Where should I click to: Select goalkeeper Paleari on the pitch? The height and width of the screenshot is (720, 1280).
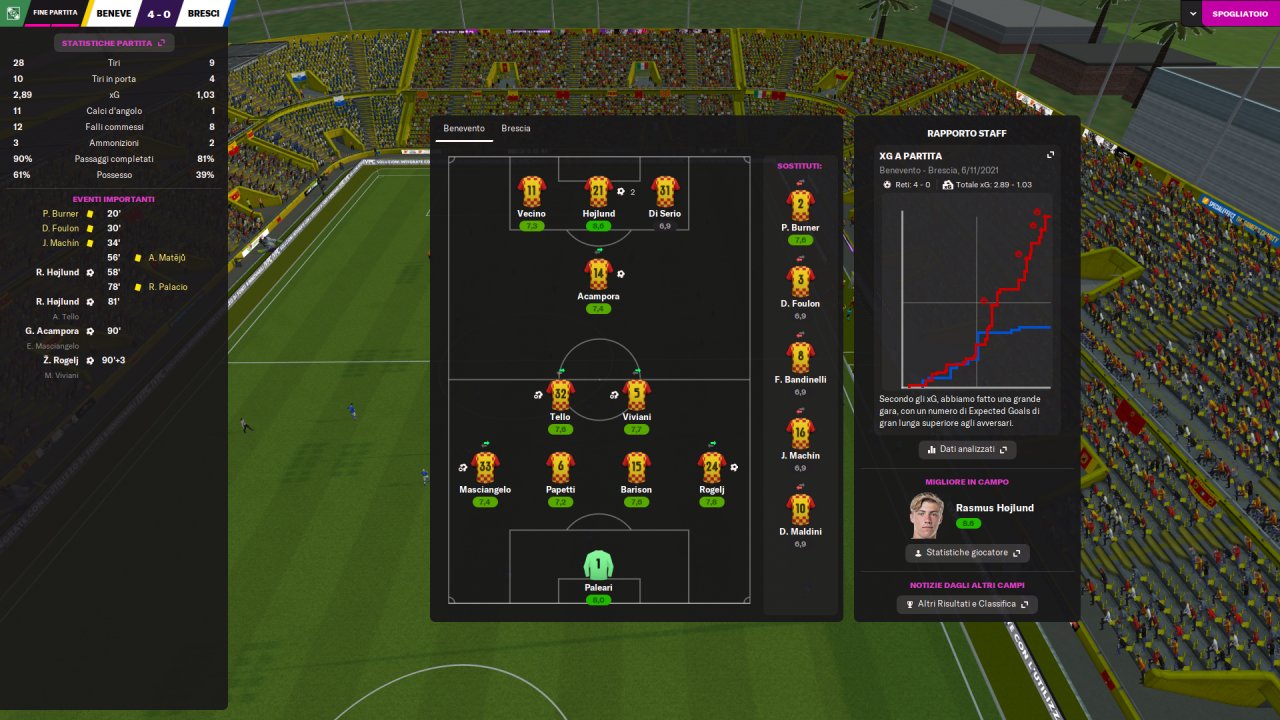click(x=598, y=565)
